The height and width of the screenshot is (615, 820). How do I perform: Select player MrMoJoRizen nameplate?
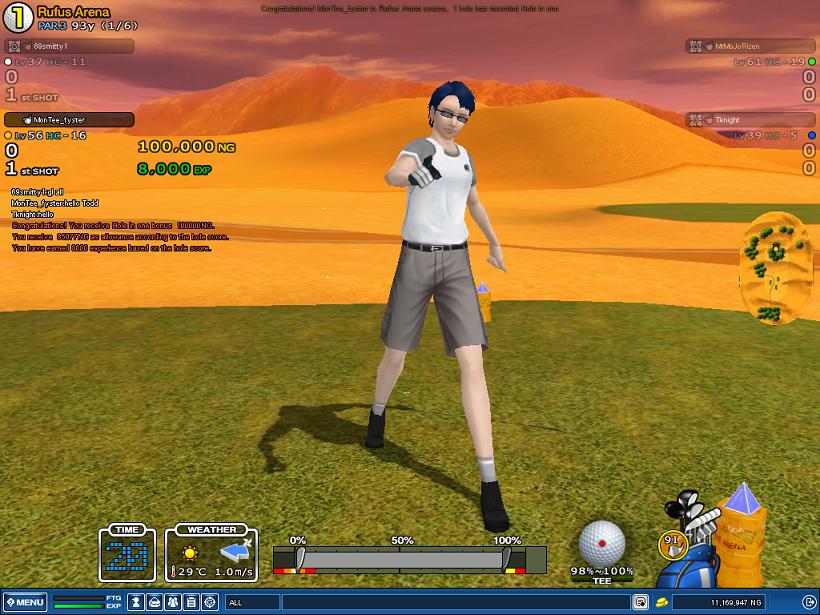tap(750, 46)
